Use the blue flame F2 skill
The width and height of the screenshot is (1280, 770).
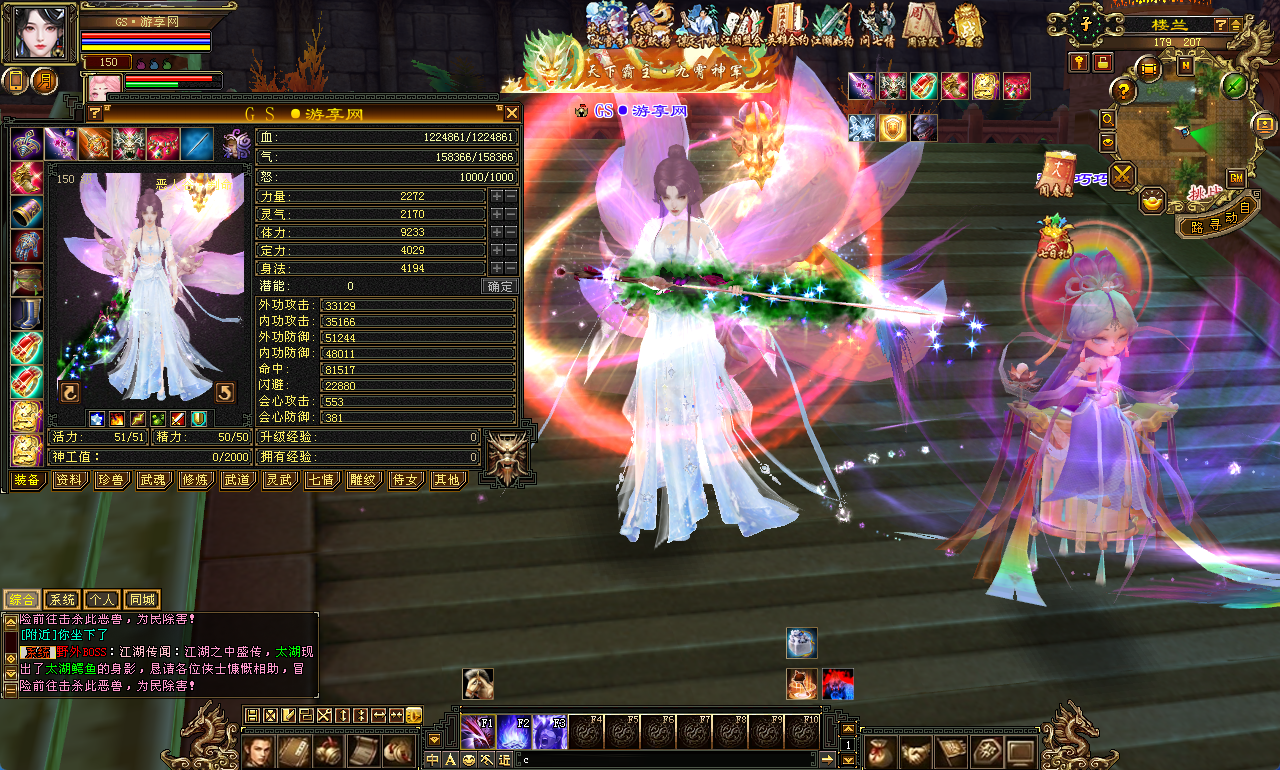point(514,732)
